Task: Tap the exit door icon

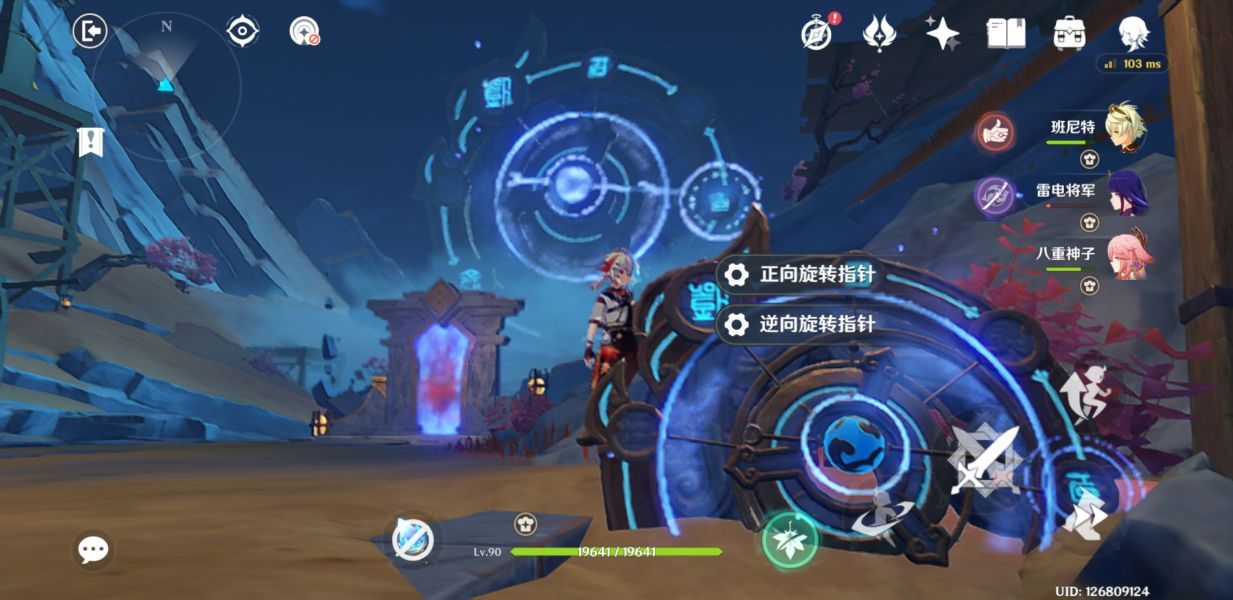Action: (90, 32)
